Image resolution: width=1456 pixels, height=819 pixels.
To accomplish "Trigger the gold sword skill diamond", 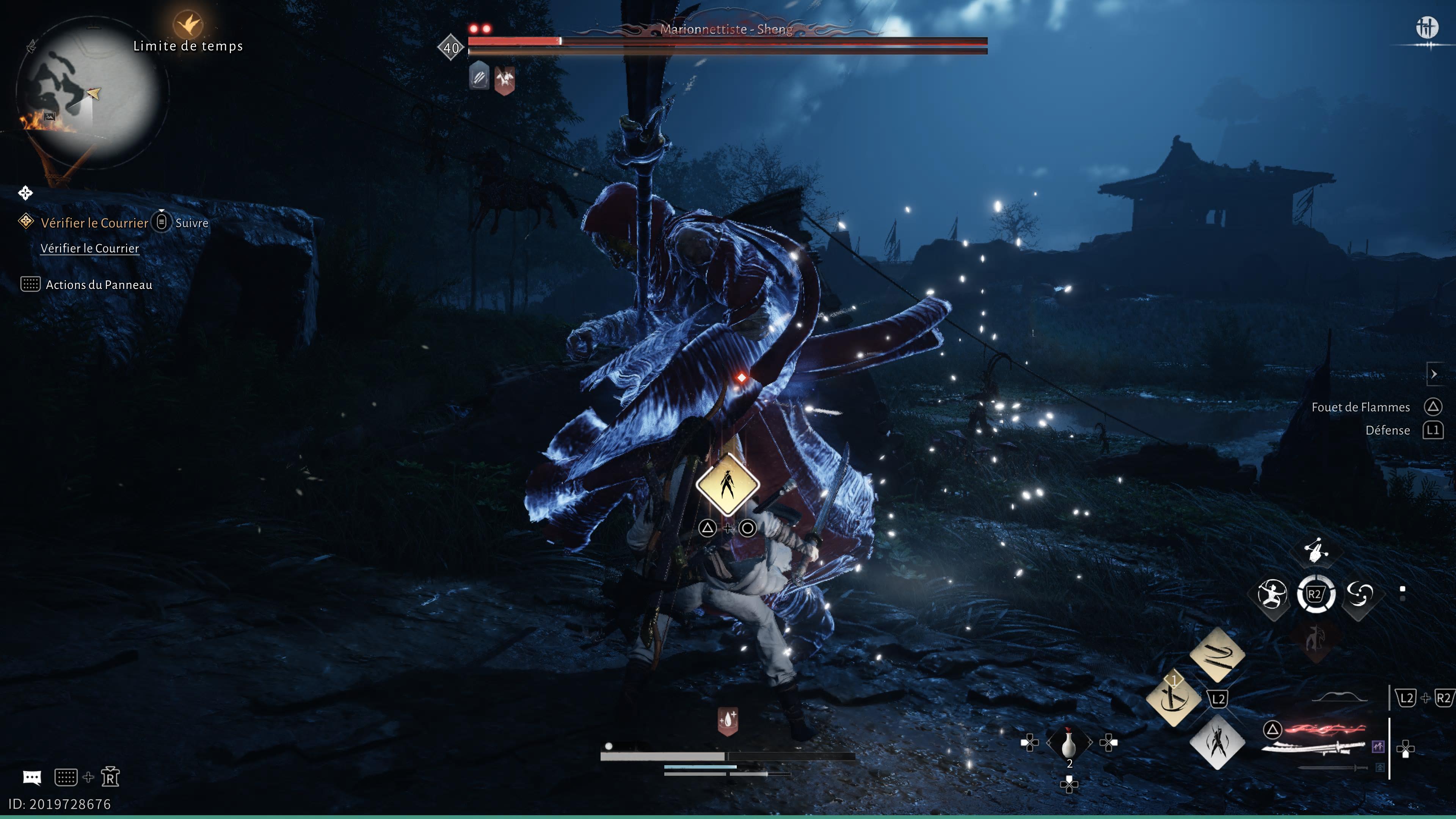I will (x=1174, y=698).
